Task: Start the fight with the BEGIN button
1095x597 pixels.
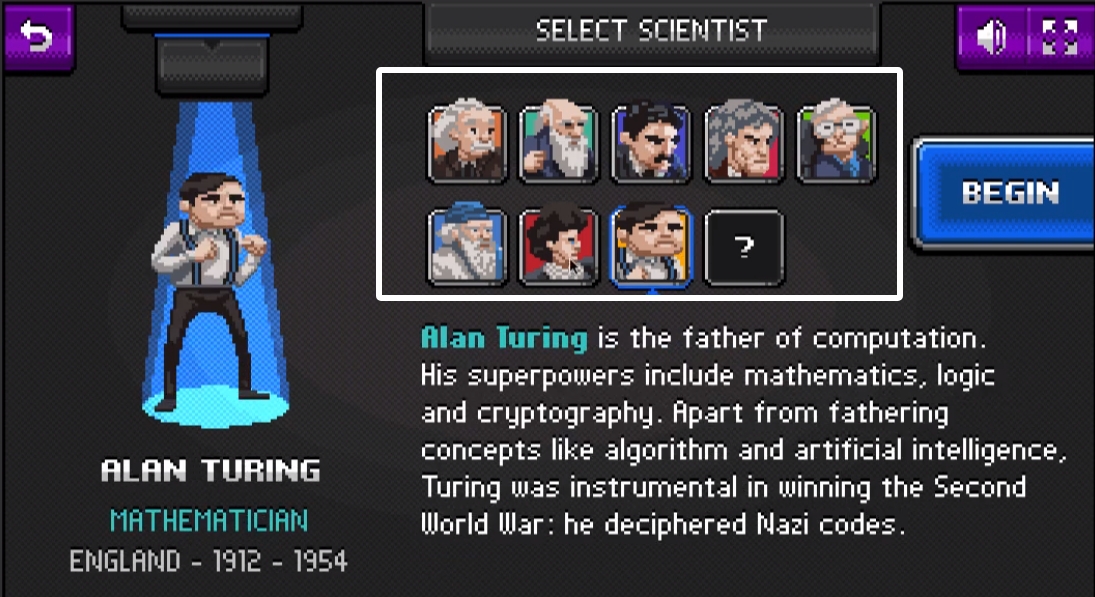Action: pyautogui.click(x=1008, y=193)
